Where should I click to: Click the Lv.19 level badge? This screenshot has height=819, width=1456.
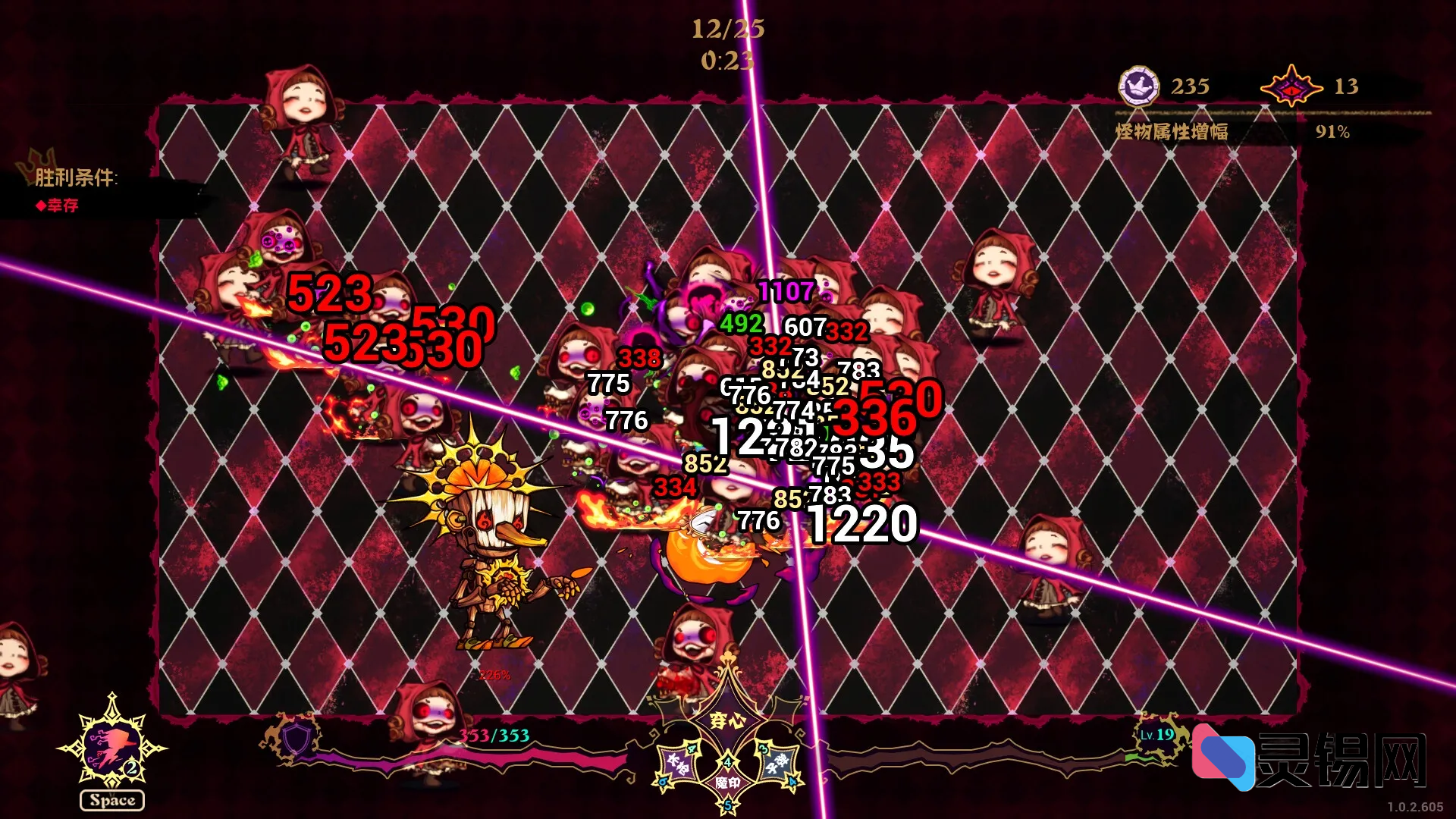(x=1156, y=734)
